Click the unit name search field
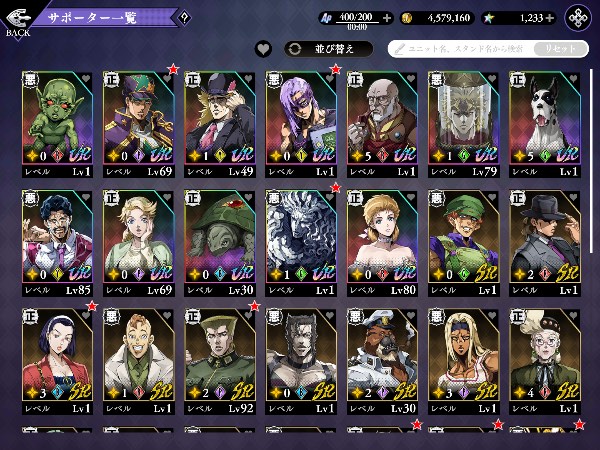 (460, 48)
